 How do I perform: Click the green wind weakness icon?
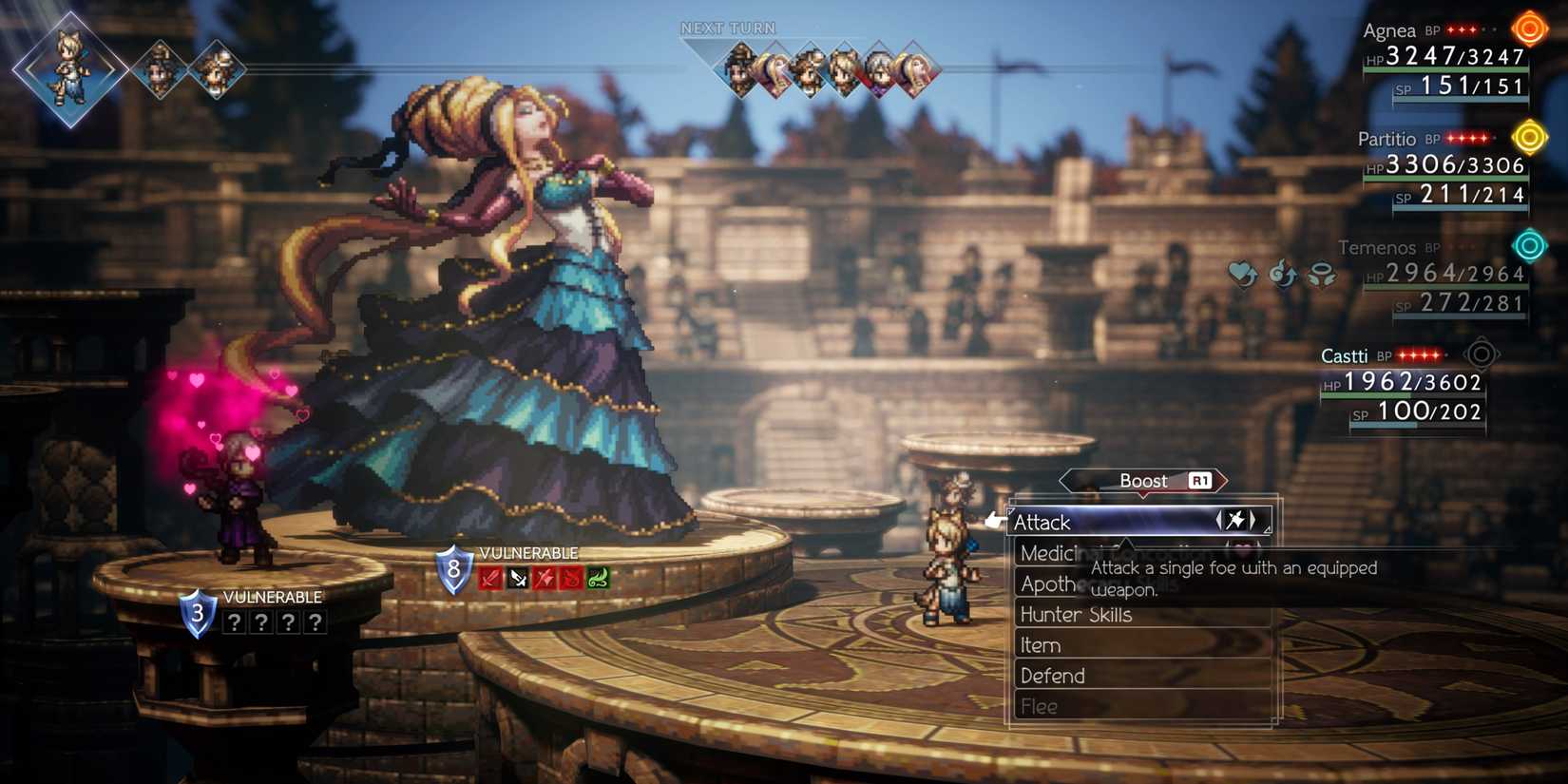596,579
